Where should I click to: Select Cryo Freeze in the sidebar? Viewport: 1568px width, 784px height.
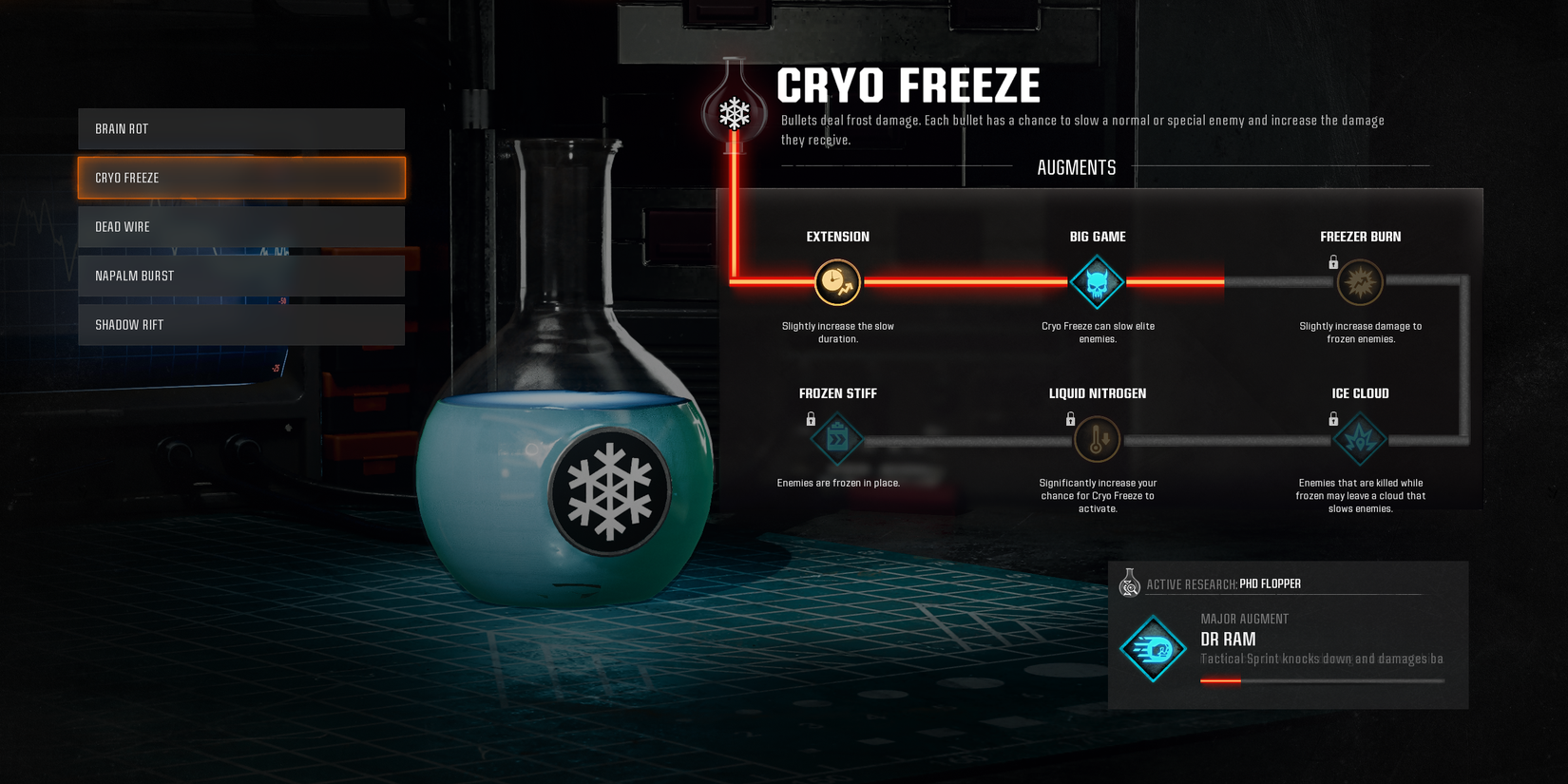[x=240, y=177]
